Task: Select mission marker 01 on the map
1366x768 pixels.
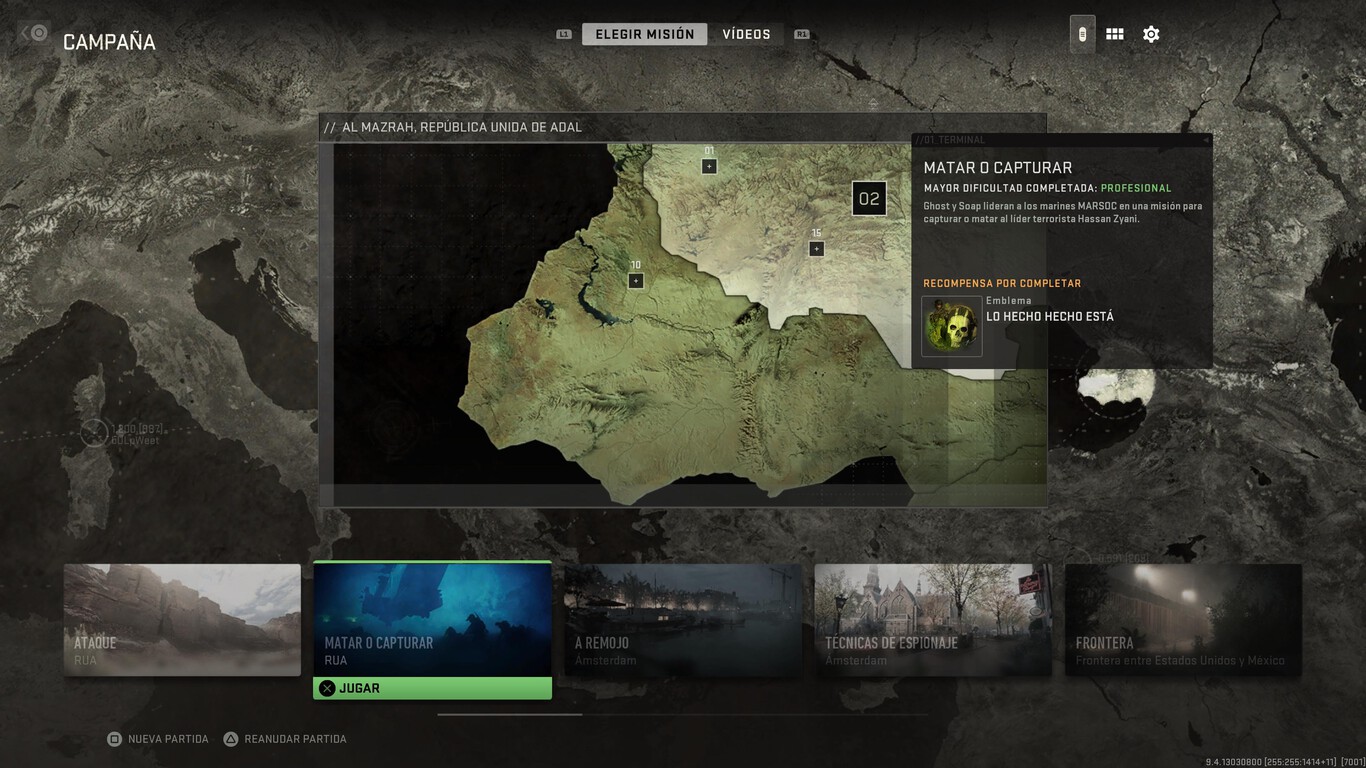Action: coord(709,164)
